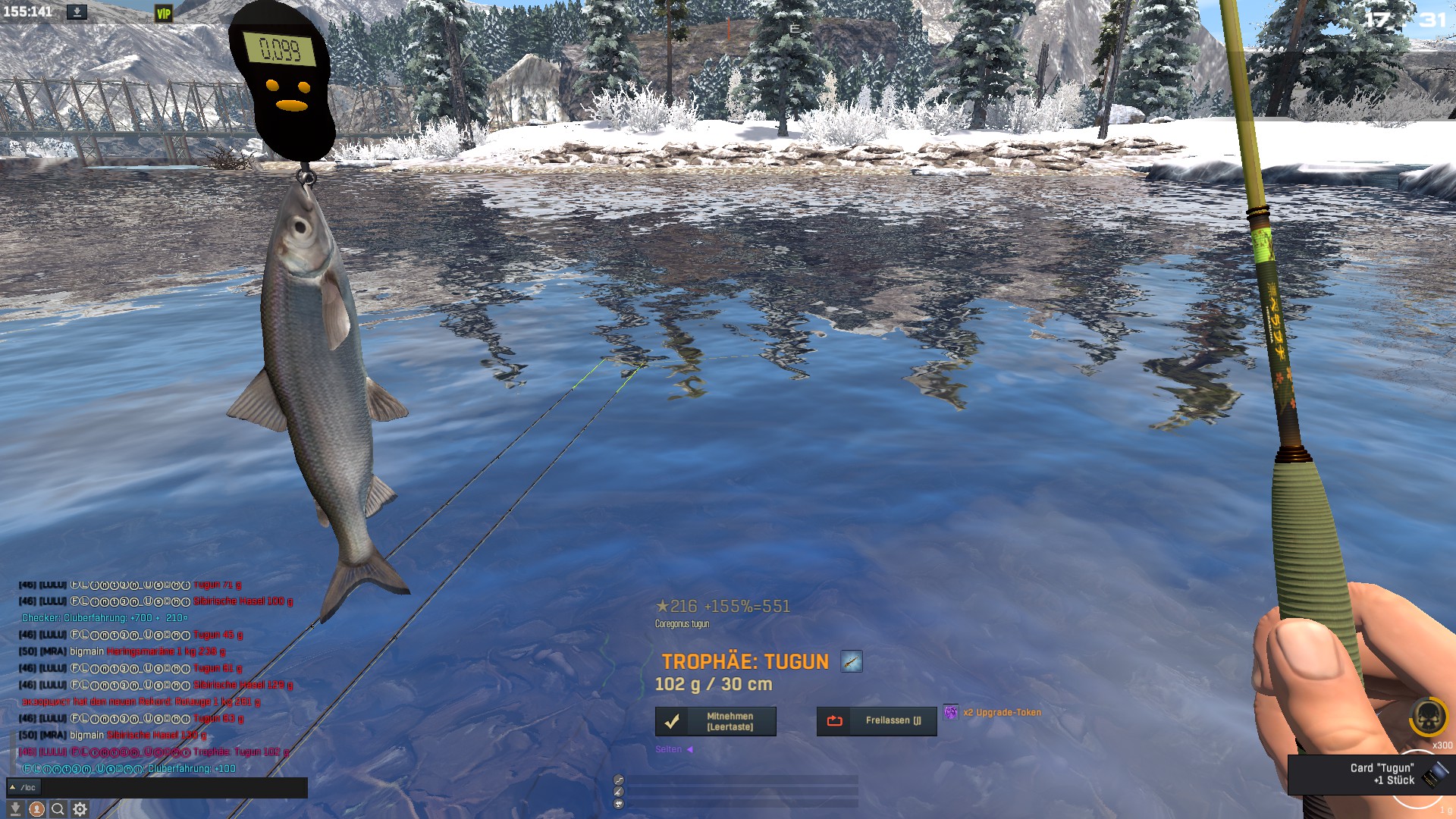Open the VIP badge

[x=164, y=14]
